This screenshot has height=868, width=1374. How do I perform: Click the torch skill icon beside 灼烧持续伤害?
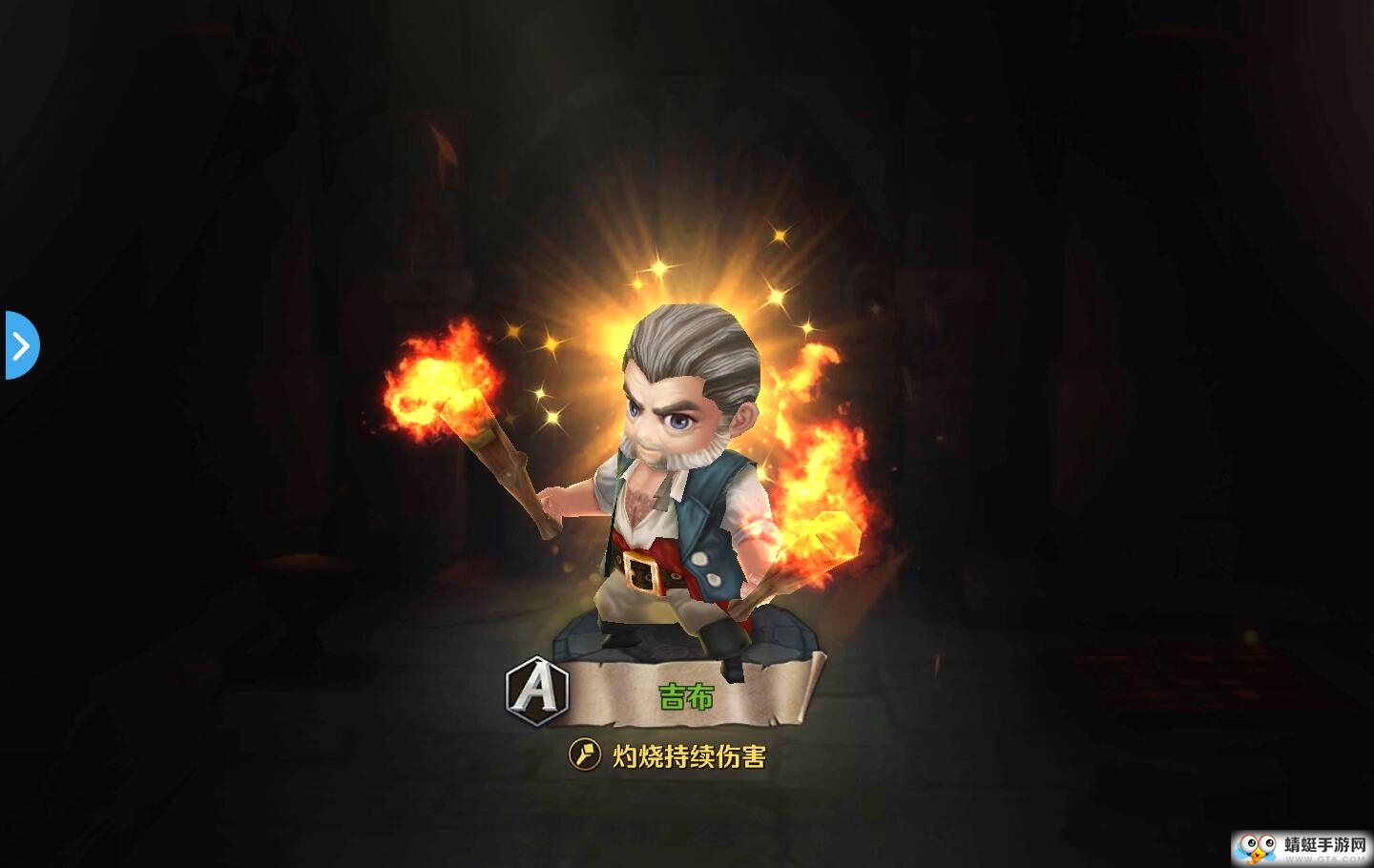pos(586,753)
